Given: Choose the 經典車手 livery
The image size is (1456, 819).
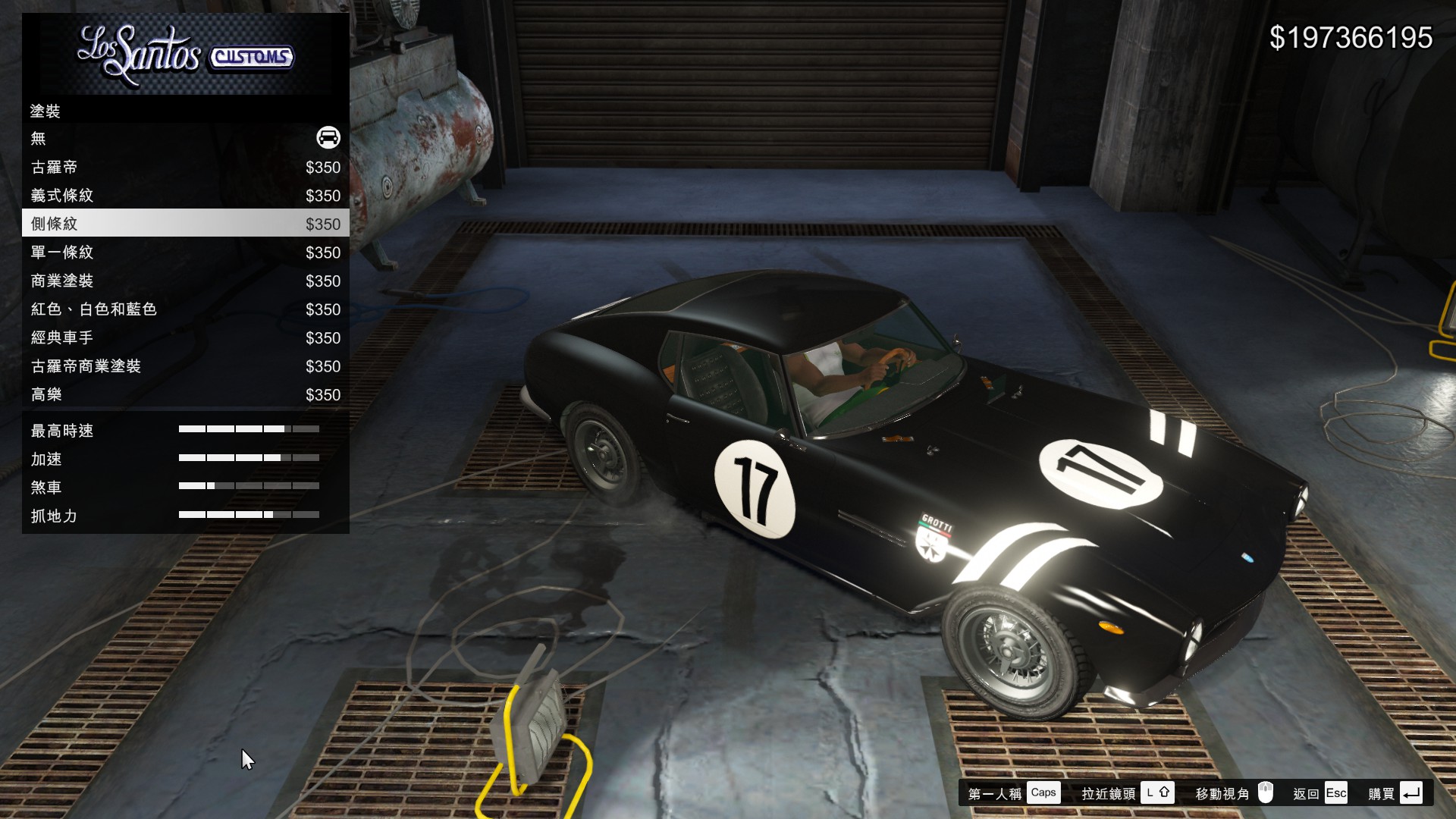Looking at the screenshot, I should coord(185,337).
